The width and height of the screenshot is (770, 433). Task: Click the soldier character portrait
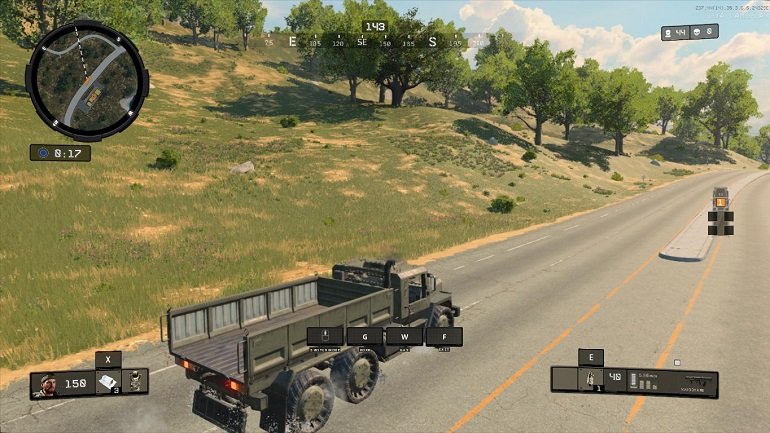[45, 383]
